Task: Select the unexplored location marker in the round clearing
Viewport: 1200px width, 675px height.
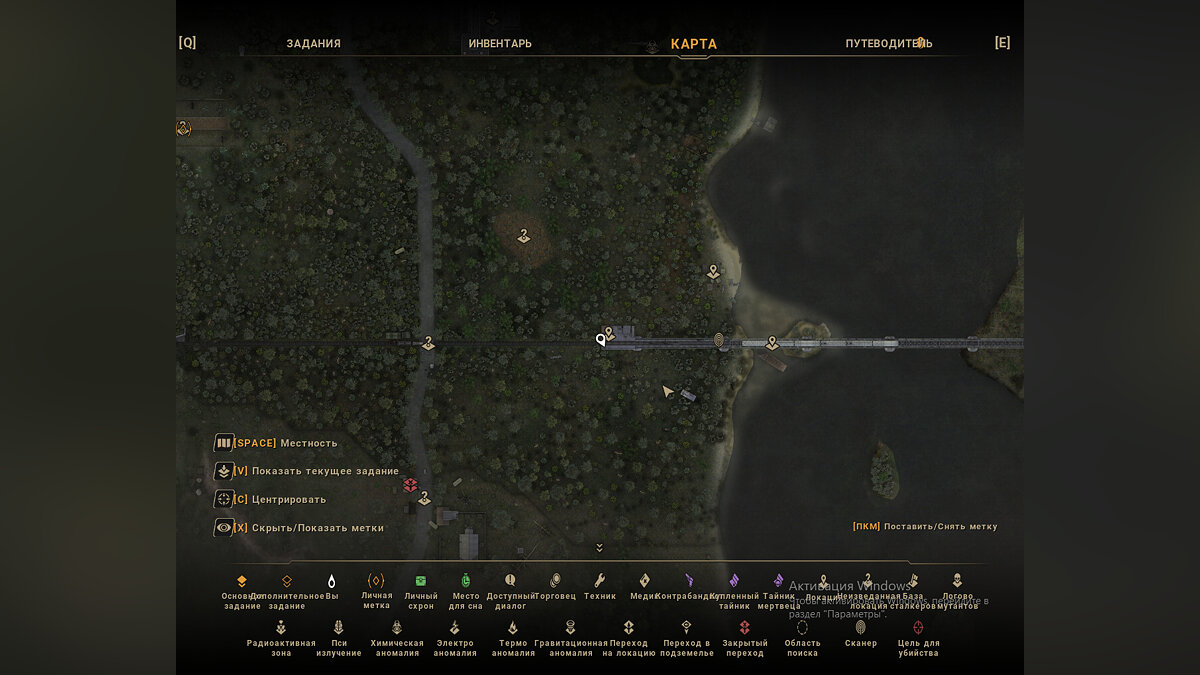Action: [x=523, y=236]
